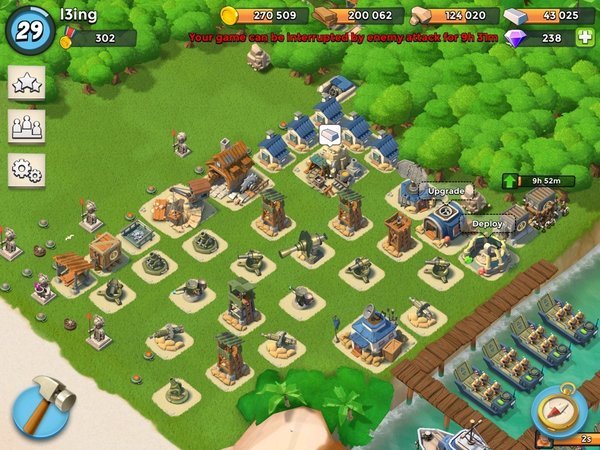The image size is (600, 450).
Task: Open the stars achievements panel
Action: click(x=26, y=84)
